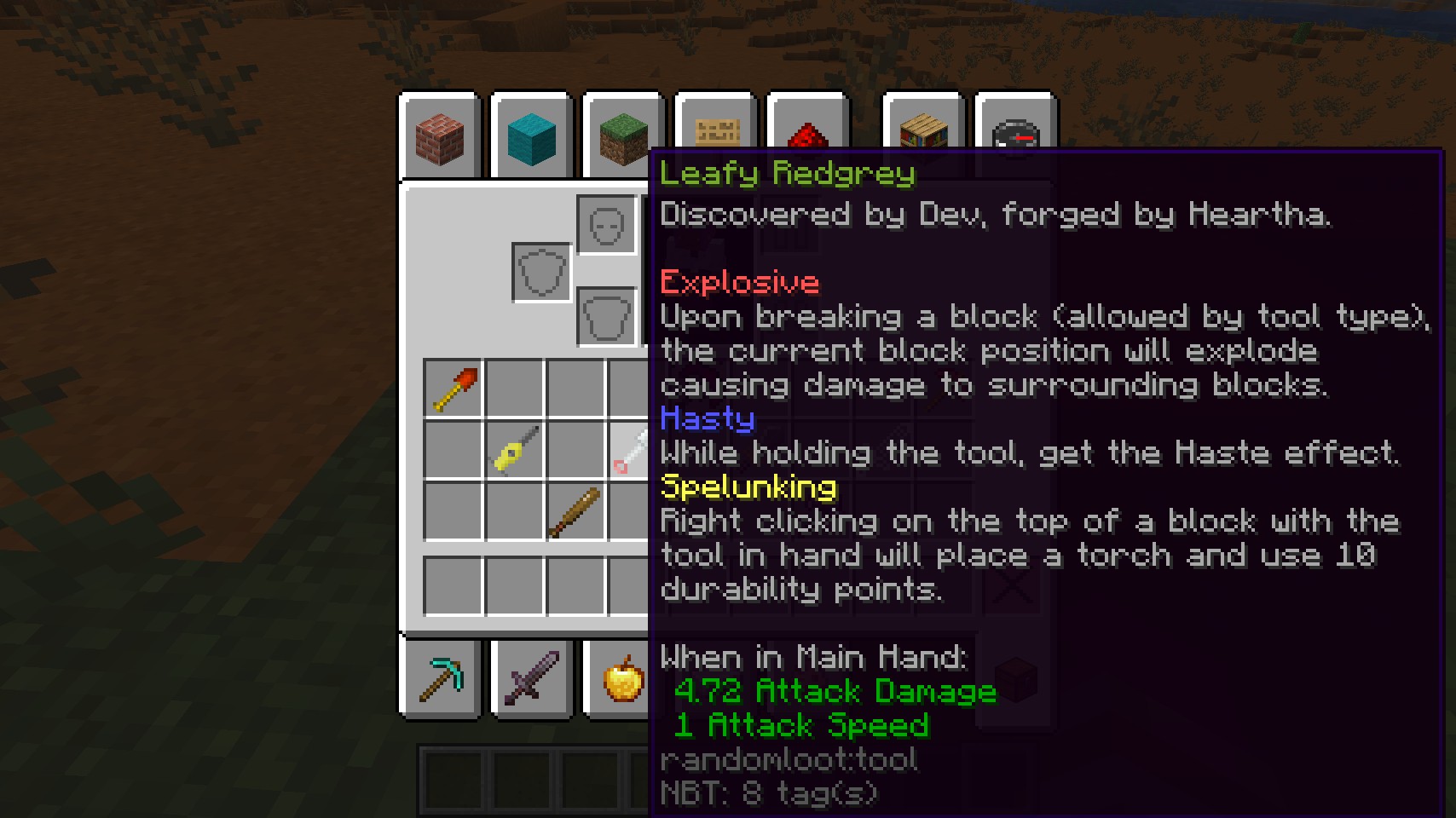Select the grass block natural blocks tab
This screenshot has height=818, width=1456.
(x=622, y=136)
